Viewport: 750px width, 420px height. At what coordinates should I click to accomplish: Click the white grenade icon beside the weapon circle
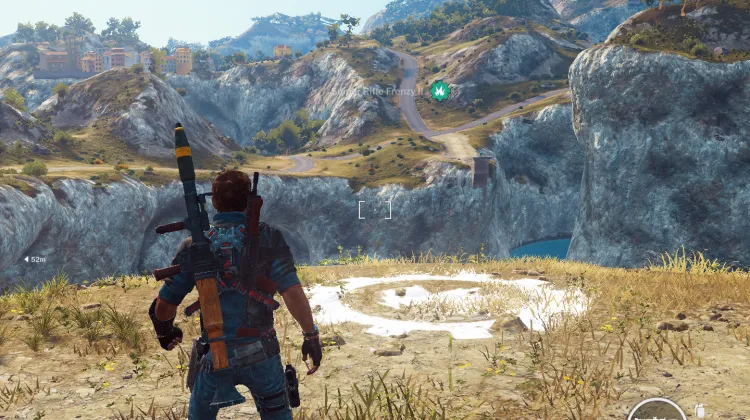699,410
